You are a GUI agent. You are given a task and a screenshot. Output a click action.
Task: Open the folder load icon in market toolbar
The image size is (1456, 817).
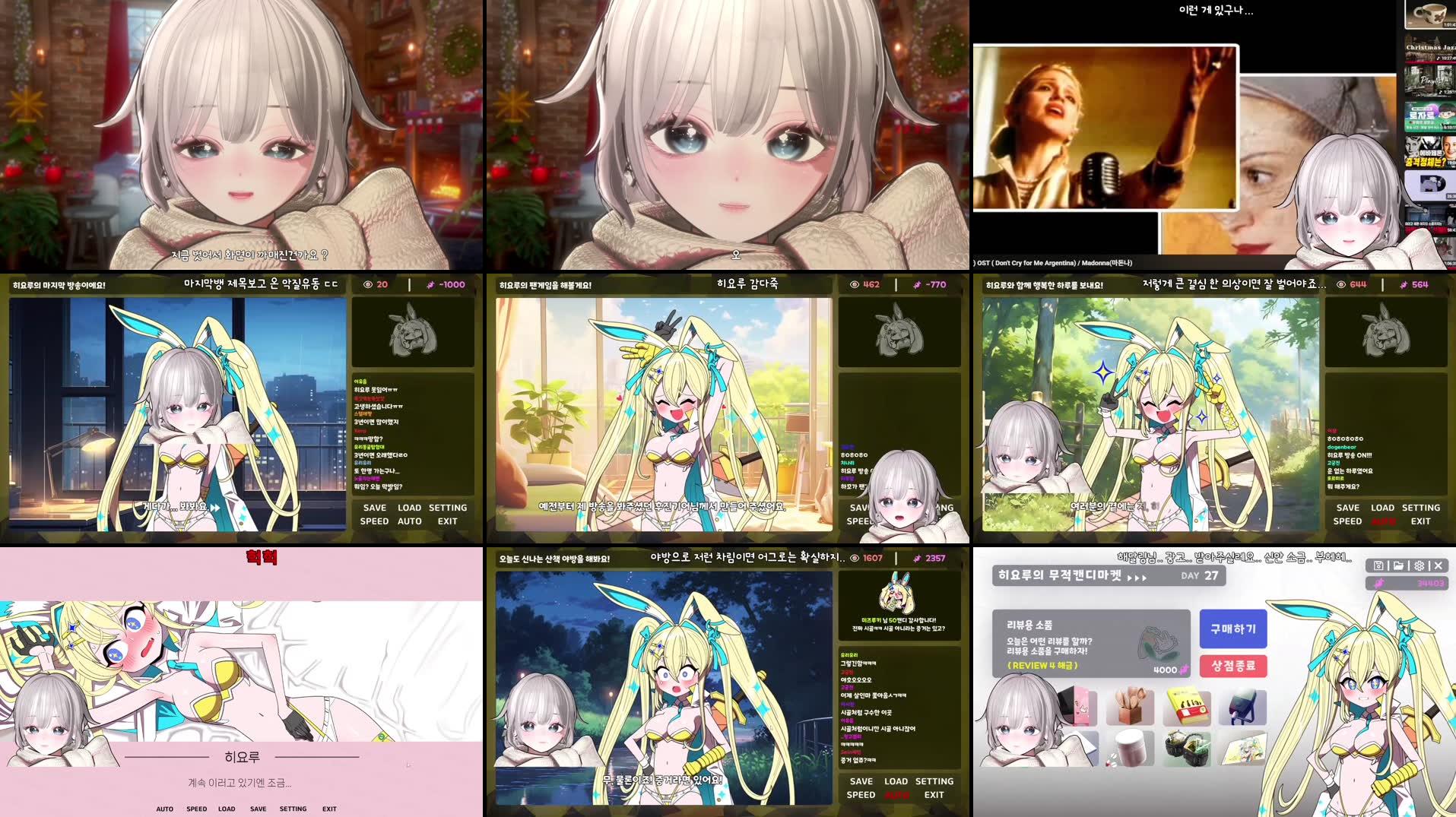coord(1399,565)
